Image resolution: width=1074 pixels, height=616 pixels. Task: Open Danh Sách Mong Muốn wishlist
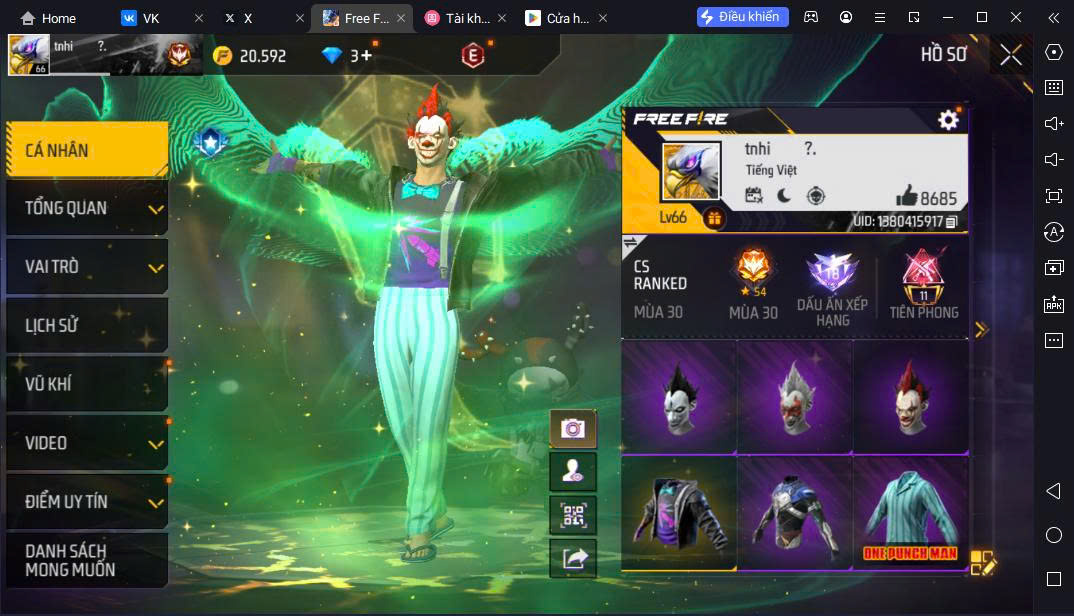pyautogui.click(x=87, y=560)
